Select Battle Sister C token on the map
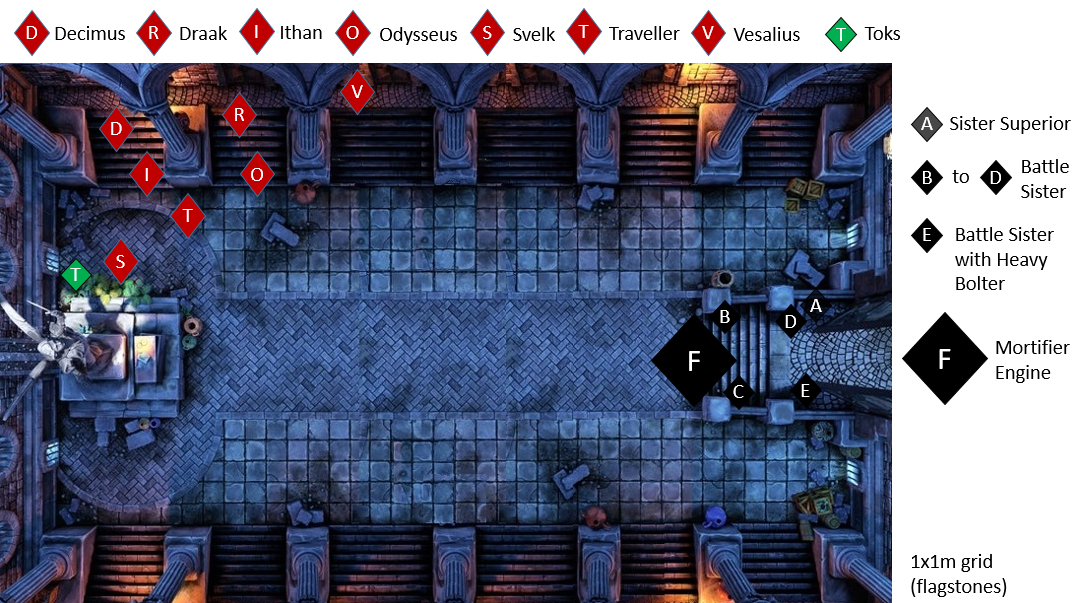 point(738,392)
